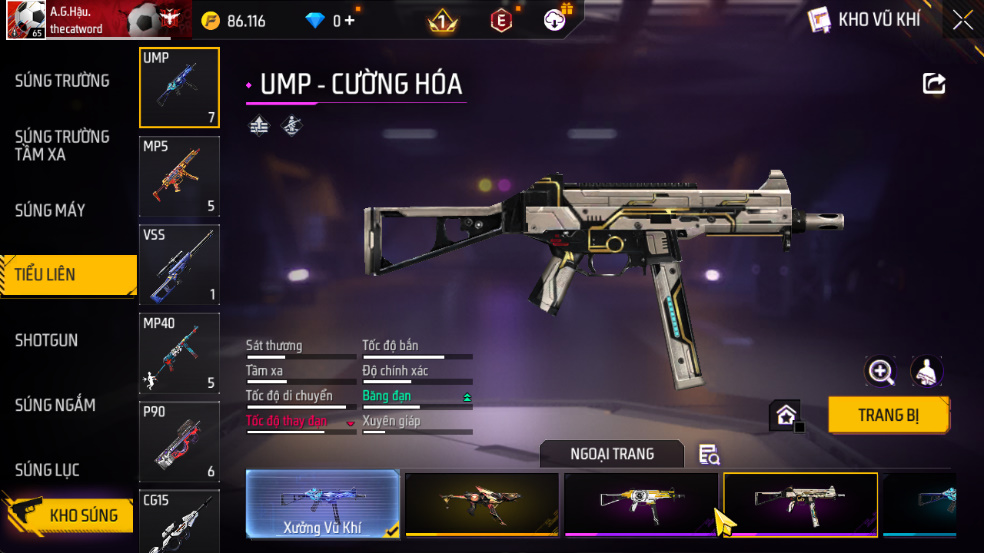Open the player profile avatar
The width and height of the screenshot is (984, 553).
tap(25, 20)
